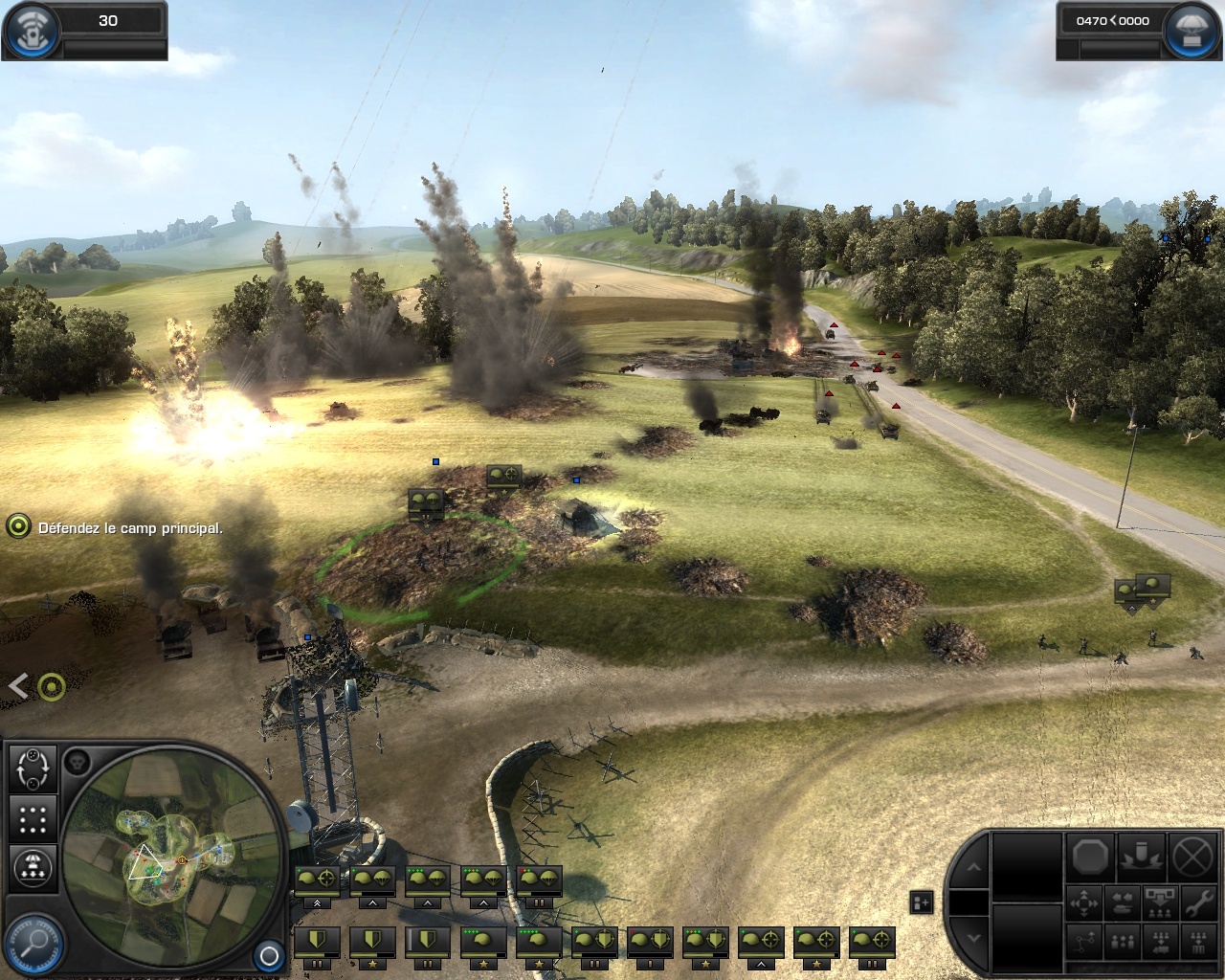Click the rotate arrows button beside minimap
The height and width of the screenshot is (980, 1225).
click(33, 768)
